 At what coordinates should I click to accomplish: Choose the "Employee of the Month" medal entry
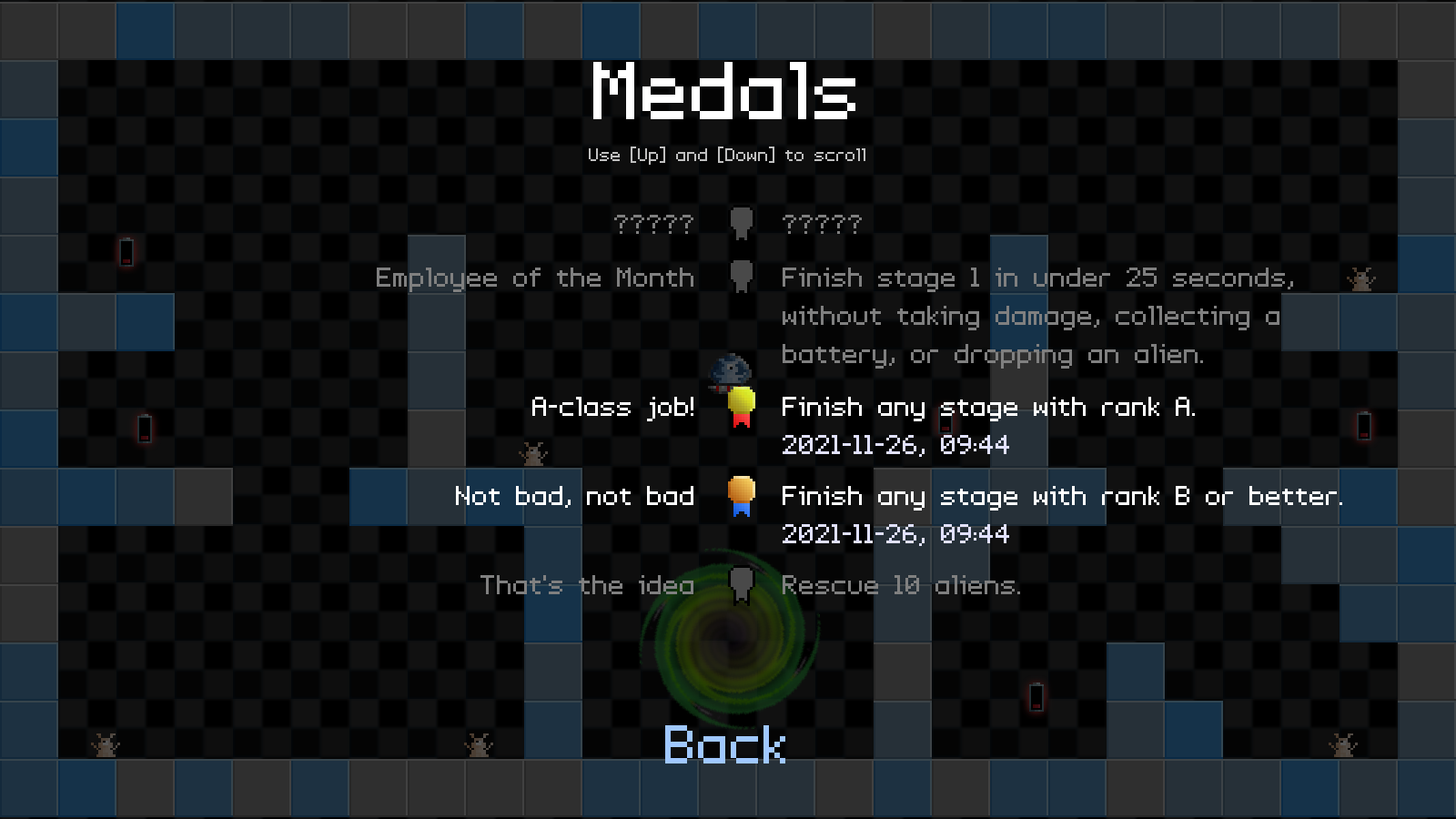pos(534,278)
